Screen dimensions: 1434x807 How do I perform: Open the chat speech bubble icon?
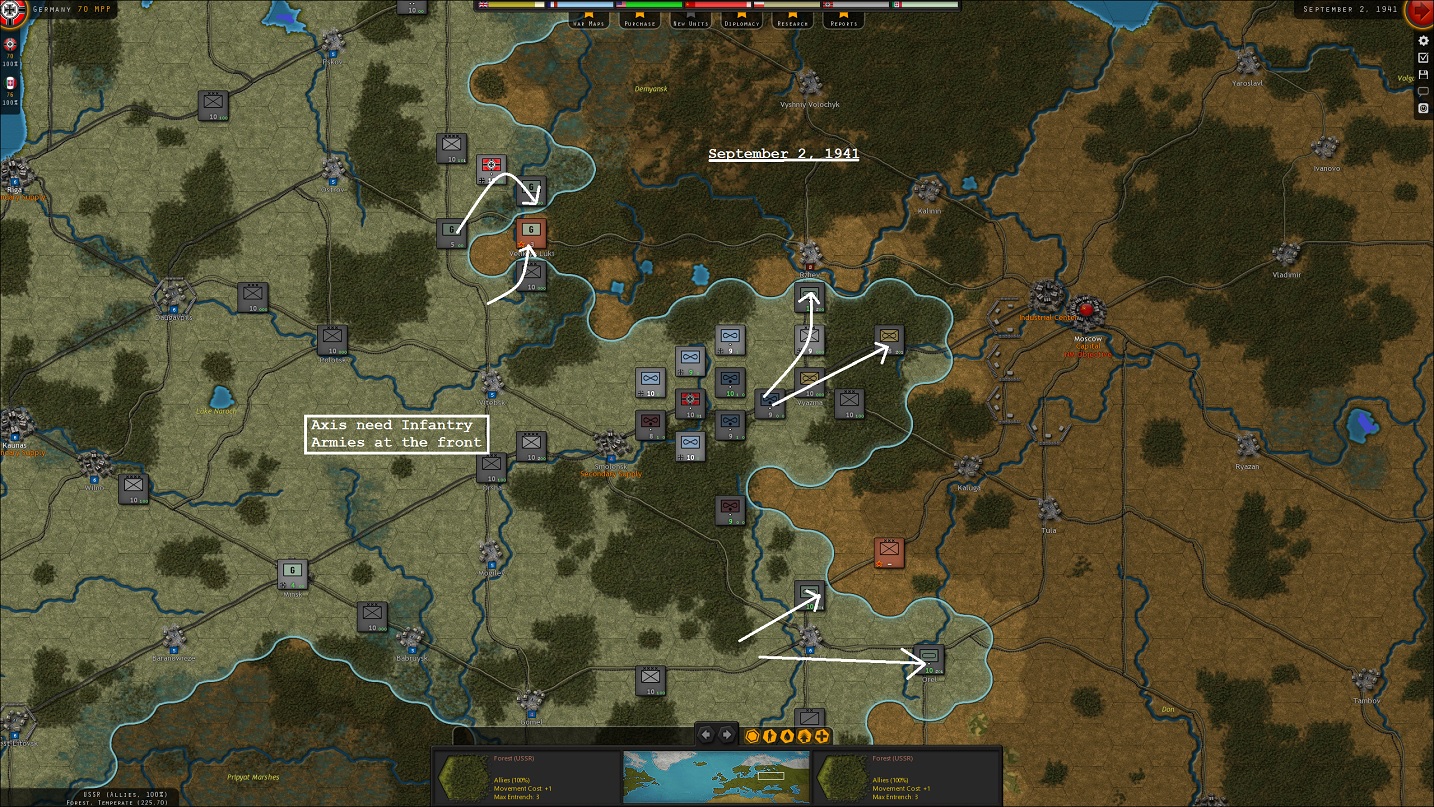tap(1423, 91)
